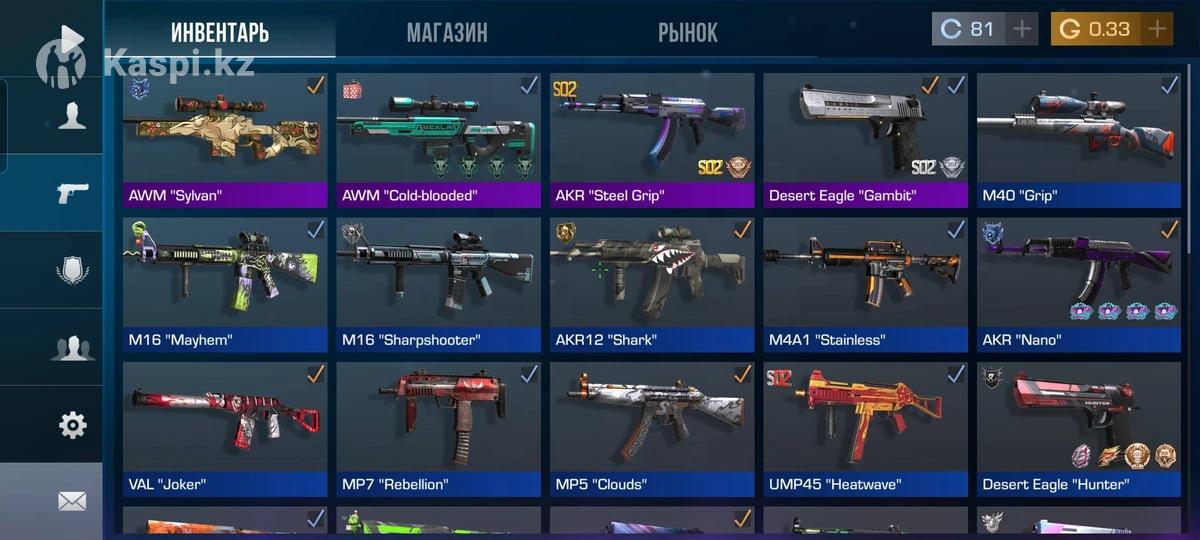Select the M16 "Mayhem" skin
1200x540 pixels.
[225, 283]
